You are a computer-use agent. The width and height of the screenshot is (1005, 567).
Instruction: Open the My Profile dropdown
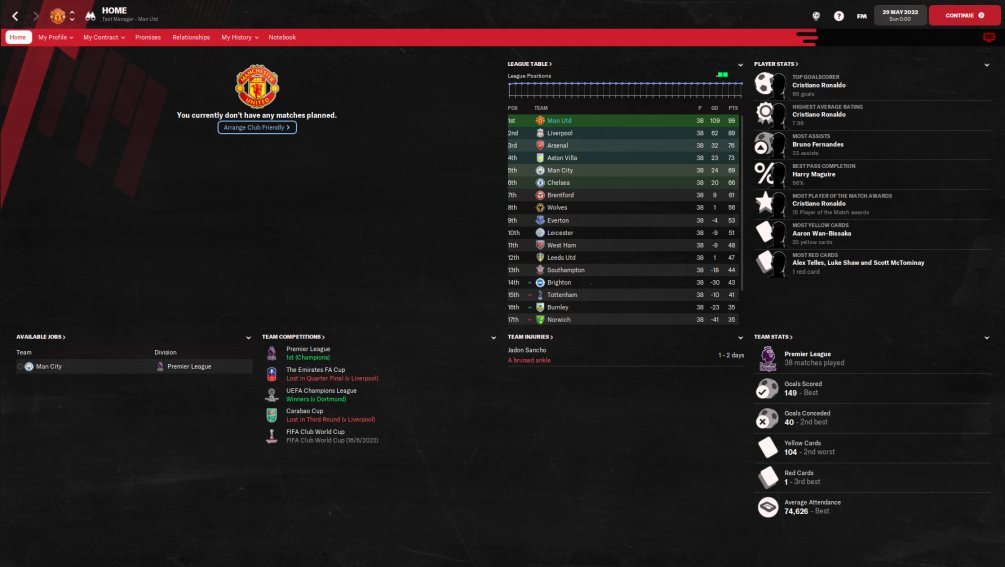(56, 37)
